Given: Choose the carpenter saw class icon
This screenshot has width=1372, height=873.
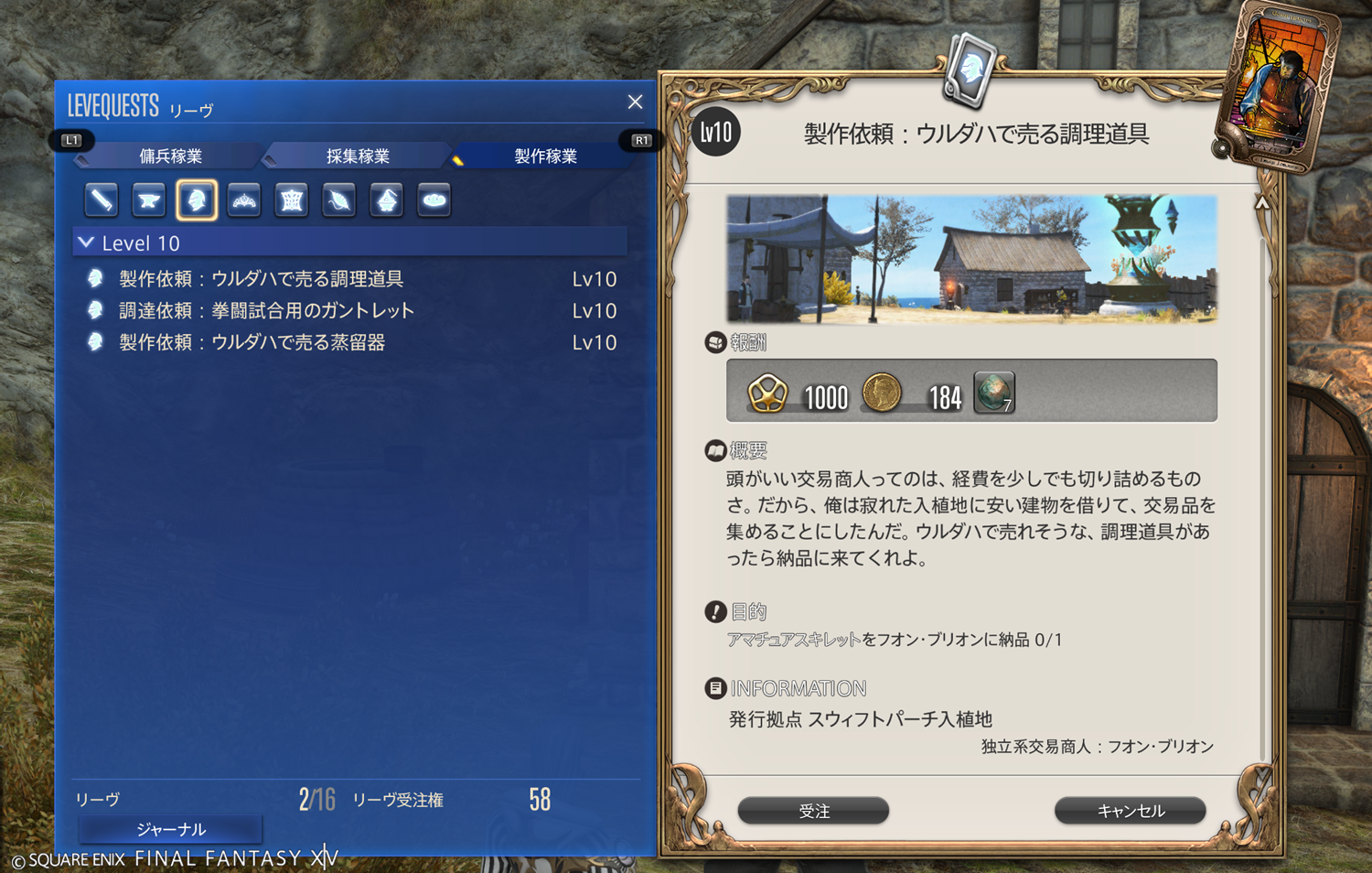Looking at the screenshot, I should [102, 199].
